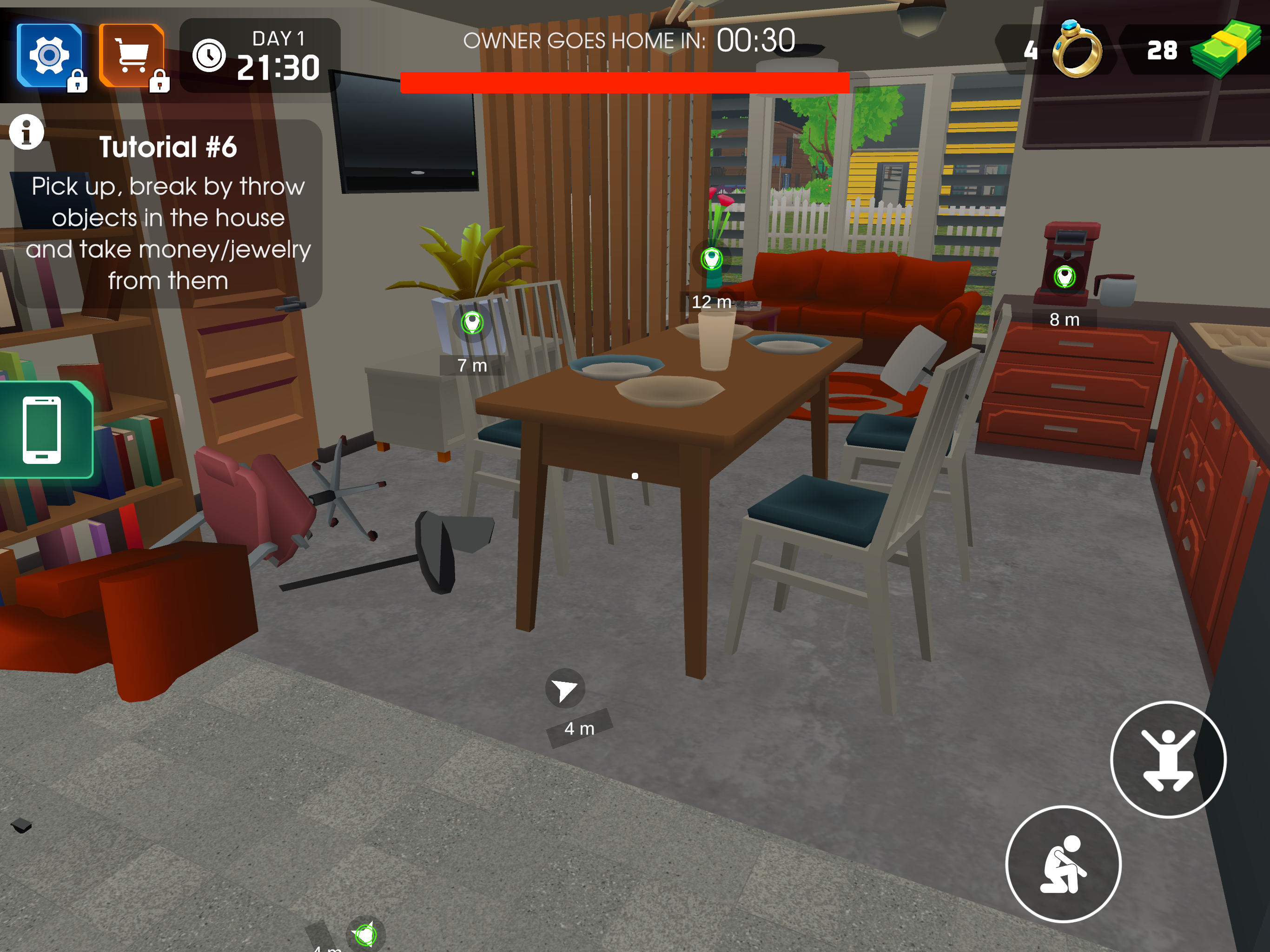Open the settings gear menu
1270x952 pixels.
point(49,55)
